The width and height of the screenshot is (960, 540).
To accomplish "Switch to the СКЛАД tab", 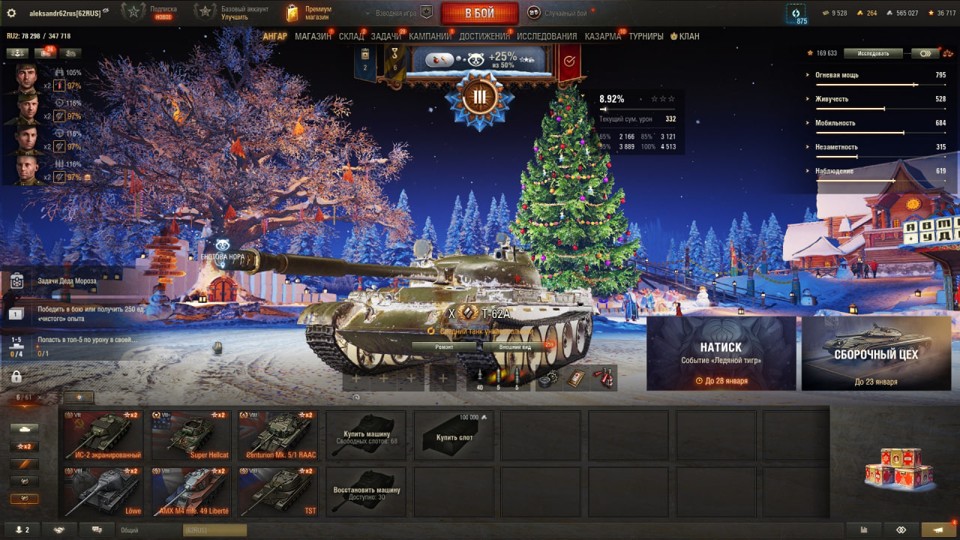I will pyautogui.click(x=351, y=37).
